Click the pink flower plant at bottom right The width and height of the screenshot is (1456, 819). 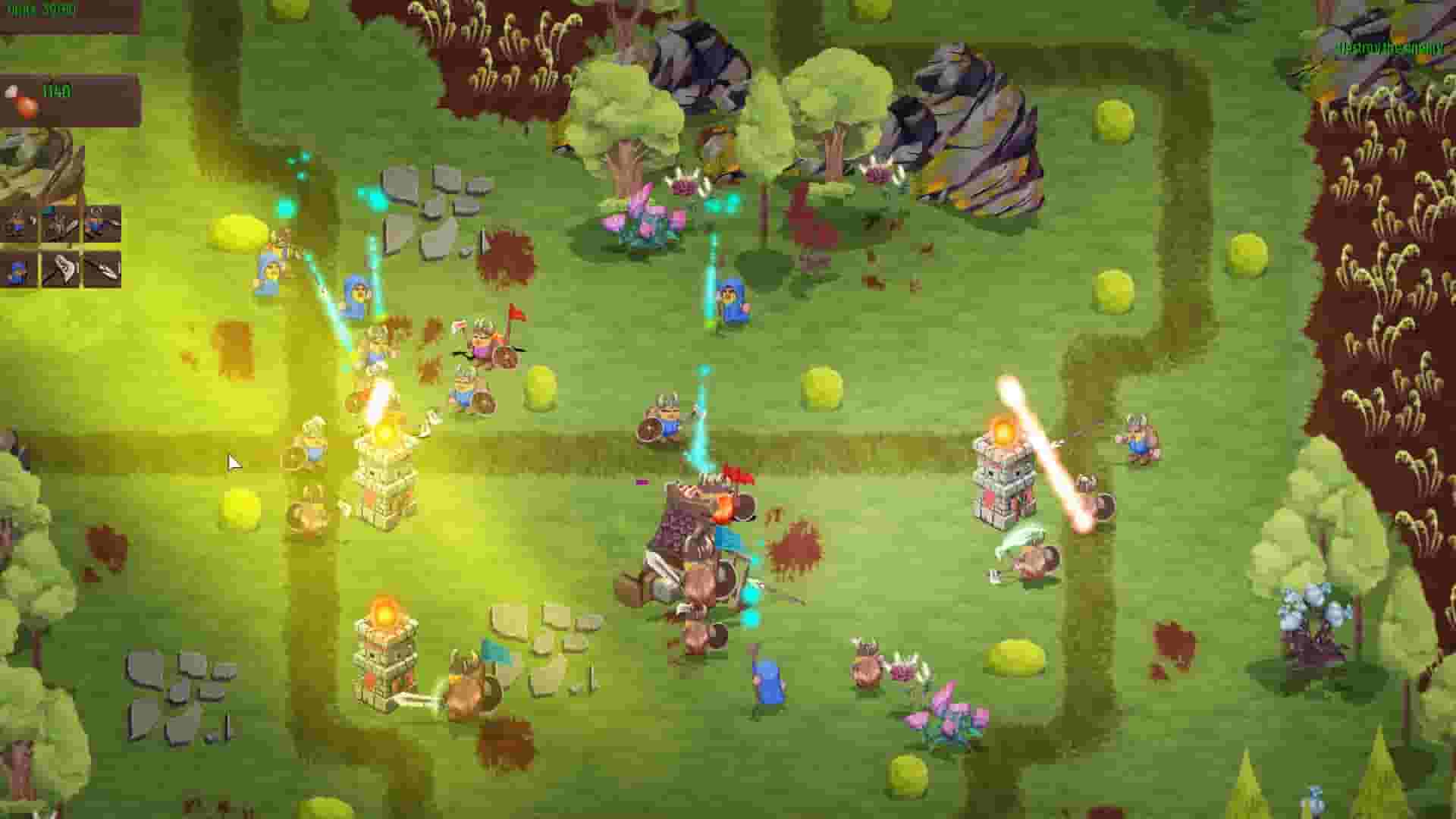point(948,713)
